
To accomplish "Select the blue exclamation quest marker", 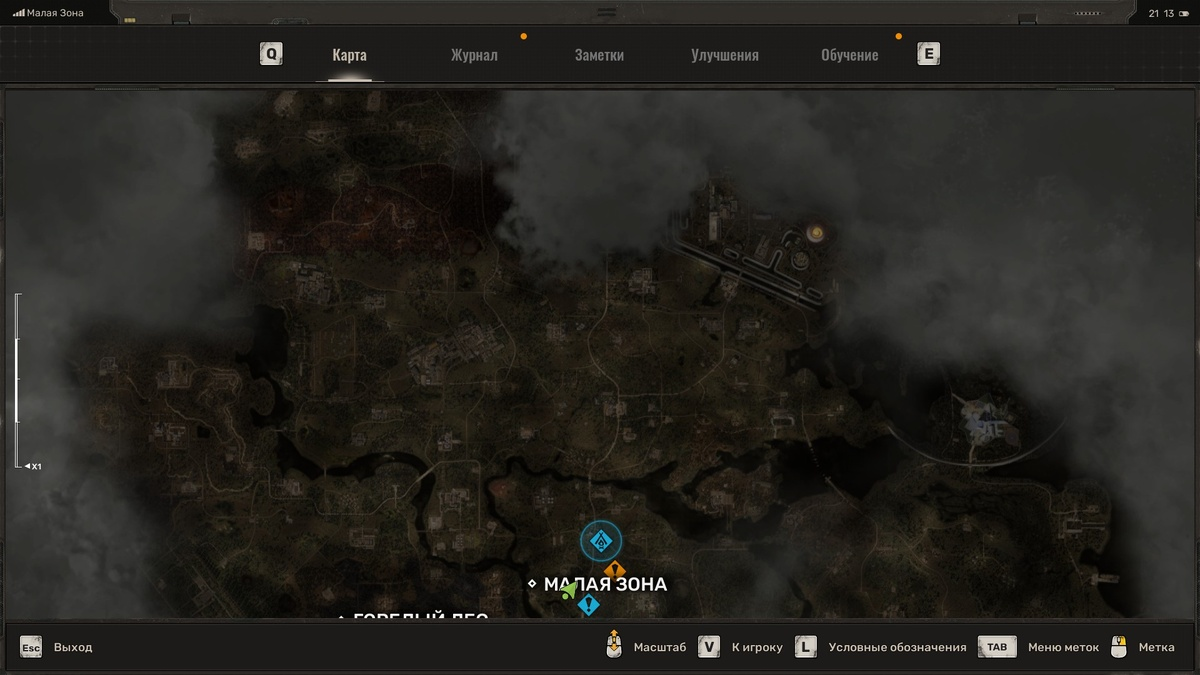I will [x=588, y=604].
